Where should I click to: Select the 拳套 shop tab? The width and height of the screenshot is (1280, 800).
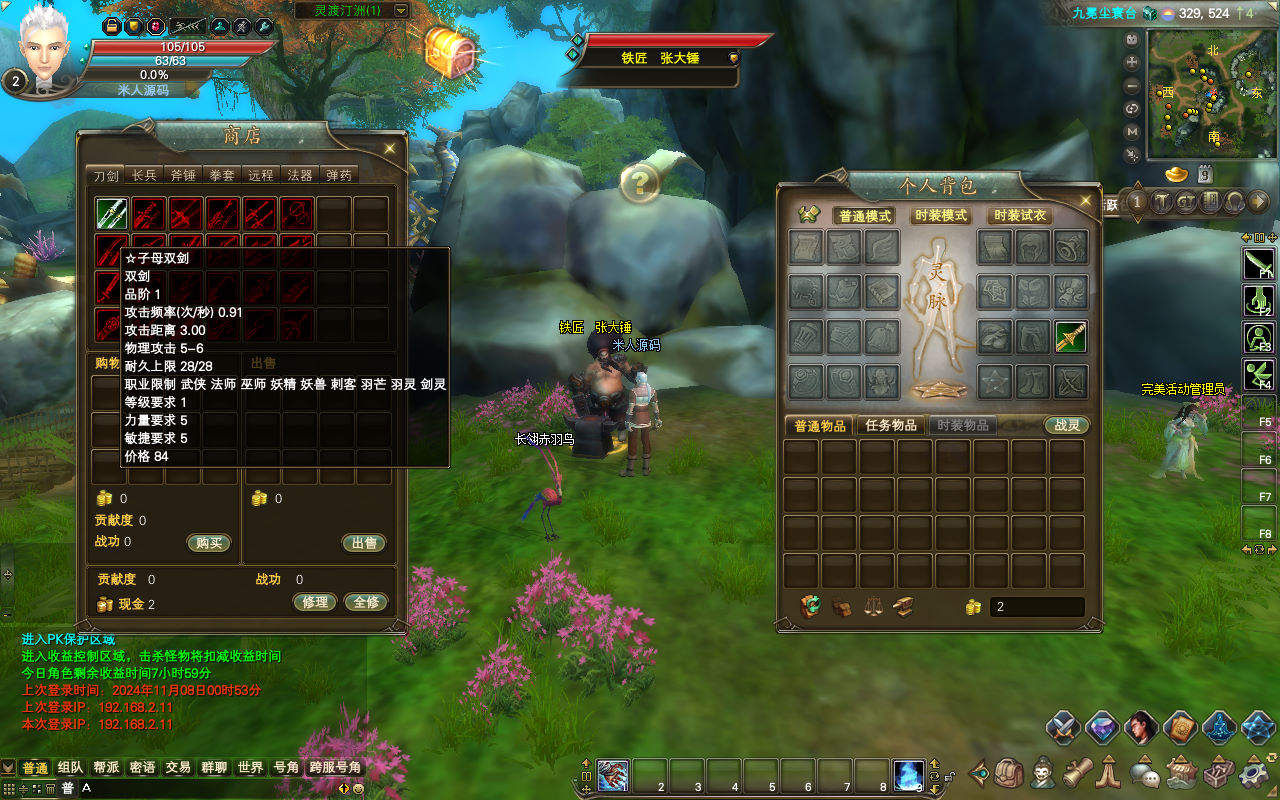coord(222,175)
